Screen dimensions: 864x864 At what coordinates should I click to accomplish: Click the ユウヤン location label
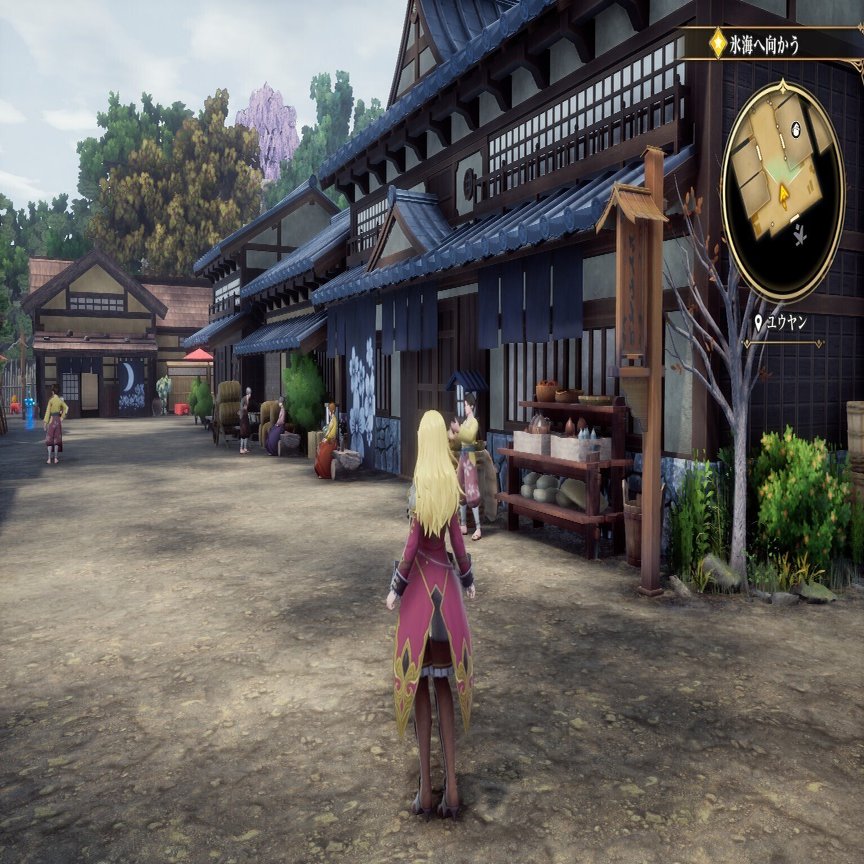point(787,322)
